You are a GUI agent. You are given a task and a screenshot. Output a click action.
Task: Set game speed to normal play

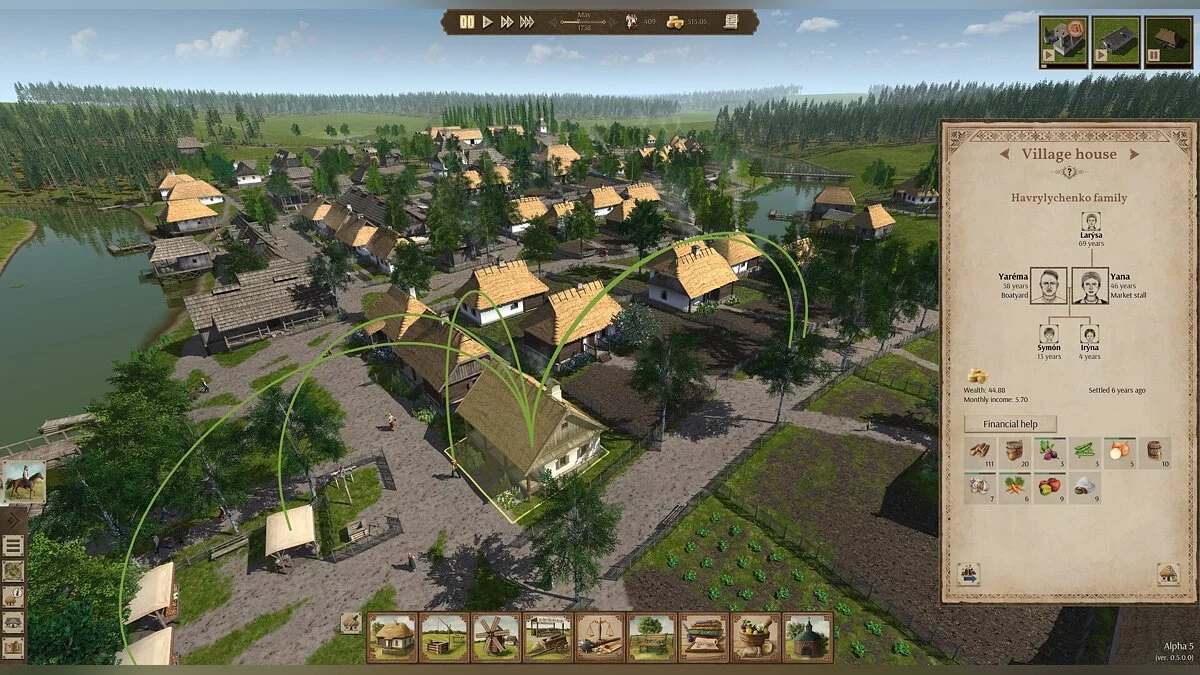[x=488, y=22]
